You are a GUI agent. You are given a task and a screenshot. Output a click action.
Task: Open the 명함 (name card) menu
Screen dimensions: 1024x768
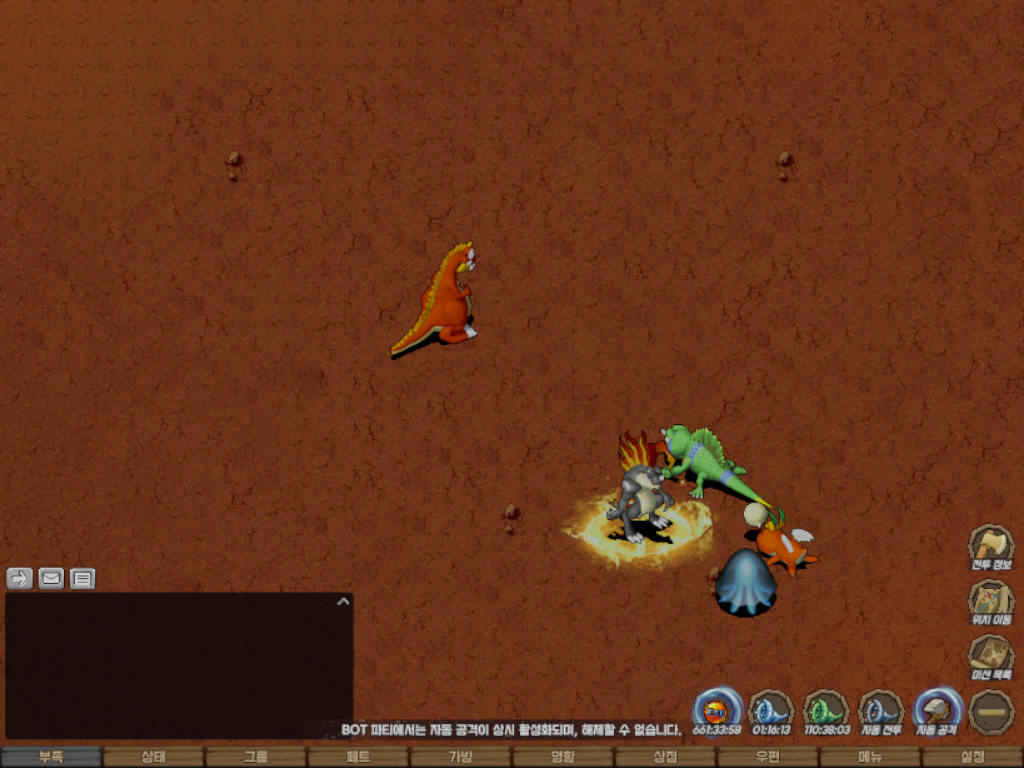(563, 757)
